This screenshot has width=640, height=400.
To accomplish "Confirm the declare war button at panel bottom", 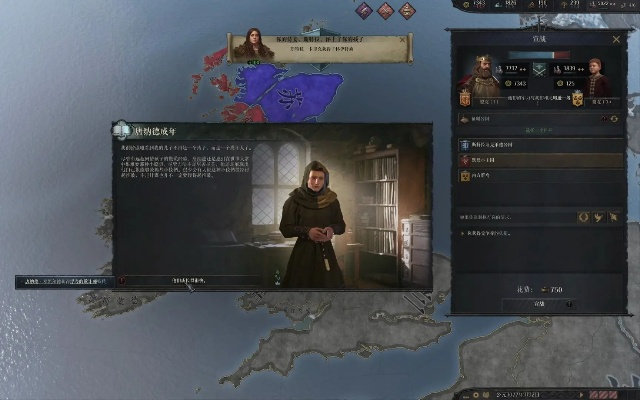I will coord(538,304).
